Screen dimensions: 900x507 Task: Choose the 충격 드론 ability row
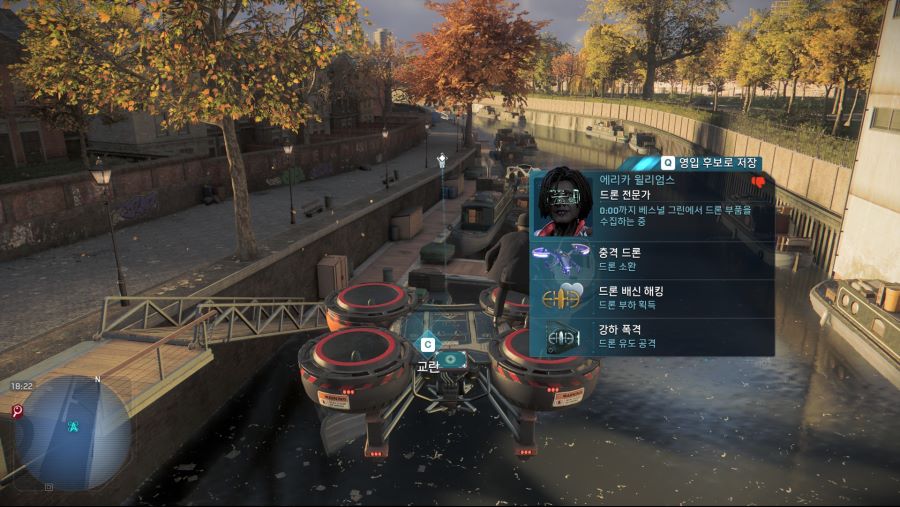click(x=652, y=258)
